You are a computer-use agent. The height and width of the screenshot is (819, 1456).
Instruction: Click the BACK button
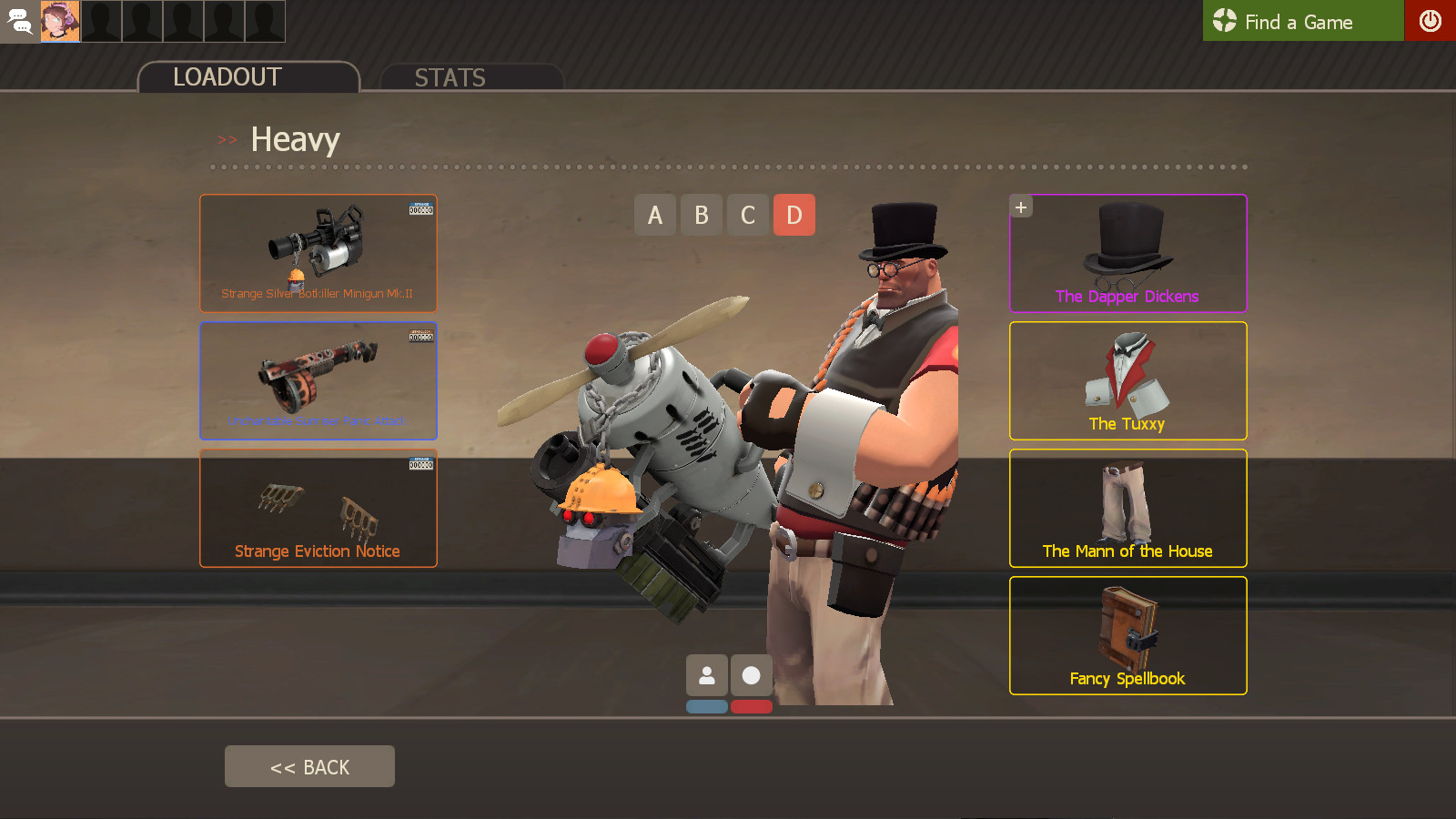tap(309, 765)
